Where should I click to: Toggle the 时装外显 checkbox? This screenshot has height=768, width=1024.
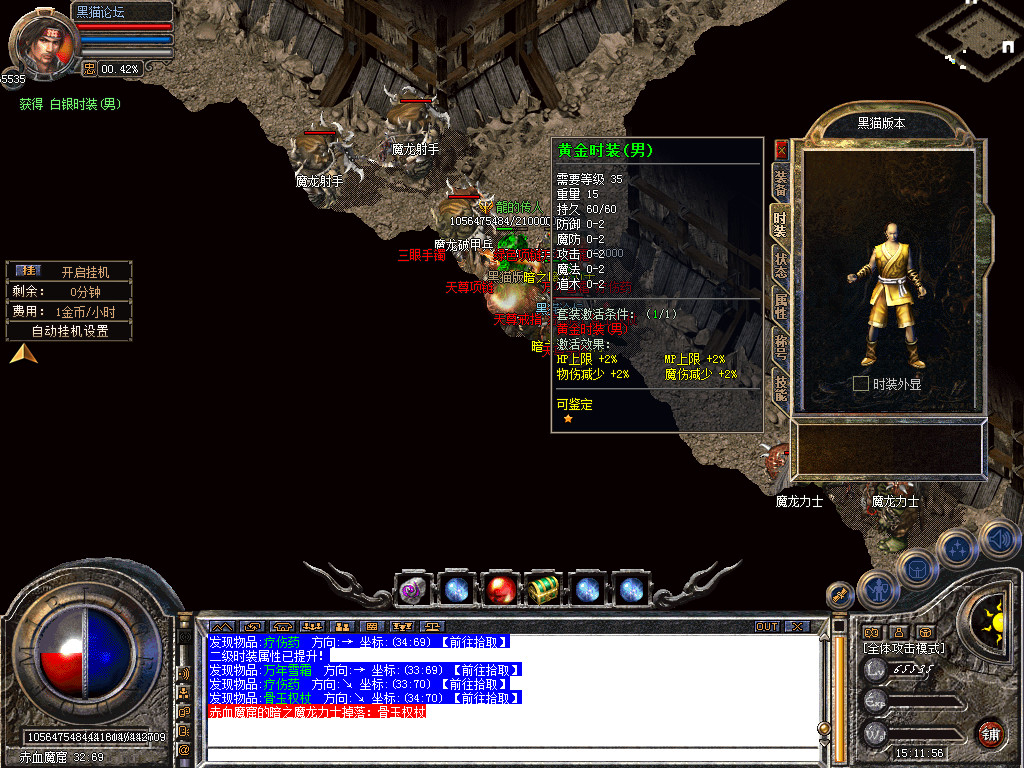(x=860, y=383)
